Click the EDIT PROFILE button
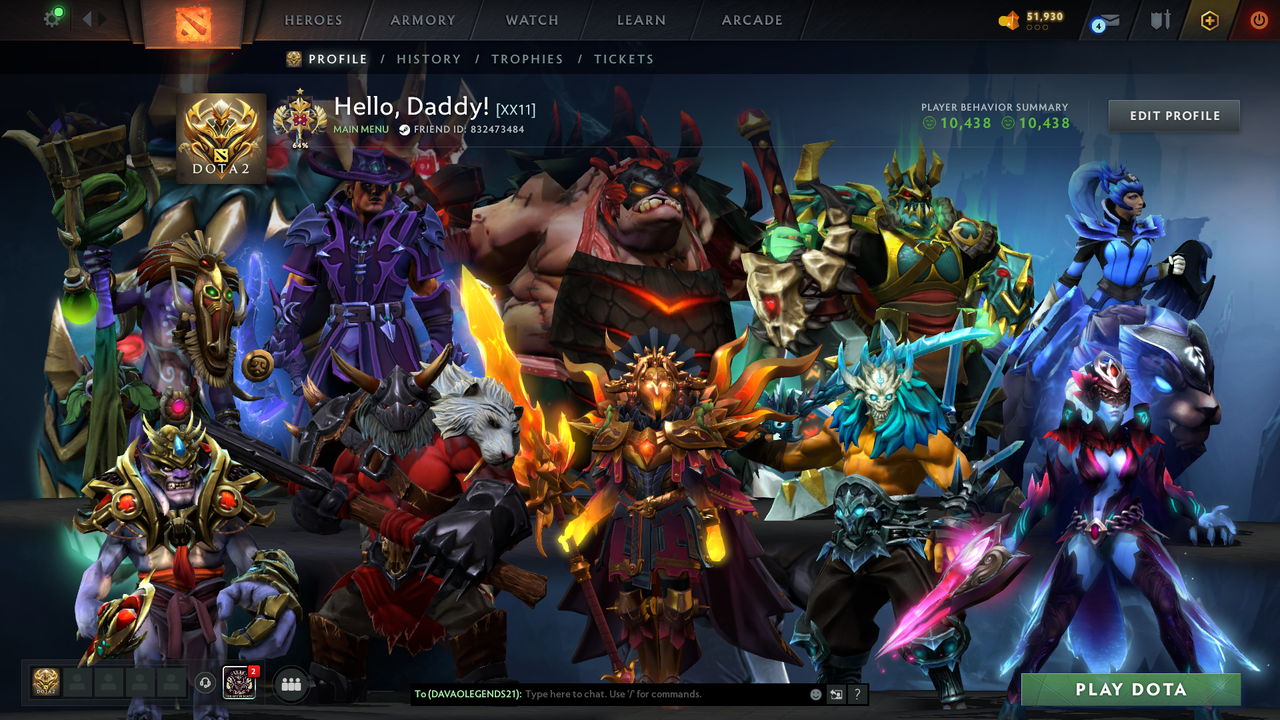Image resolution: width=1280 pixels, height=720 pixels. [x=1173, y=115]
